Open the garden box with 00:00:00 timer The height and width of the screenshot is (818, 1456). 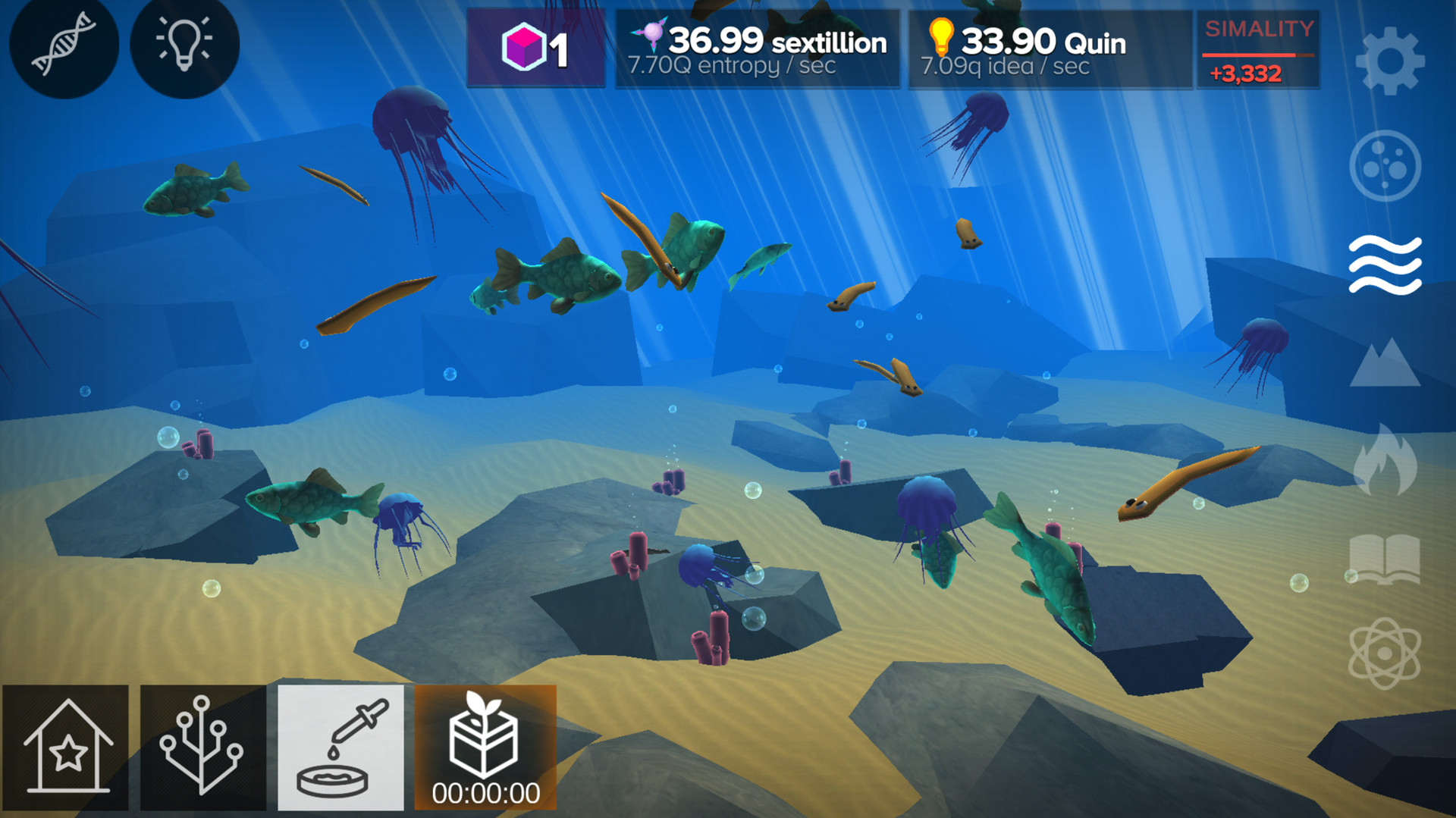(x=484, y=747)
